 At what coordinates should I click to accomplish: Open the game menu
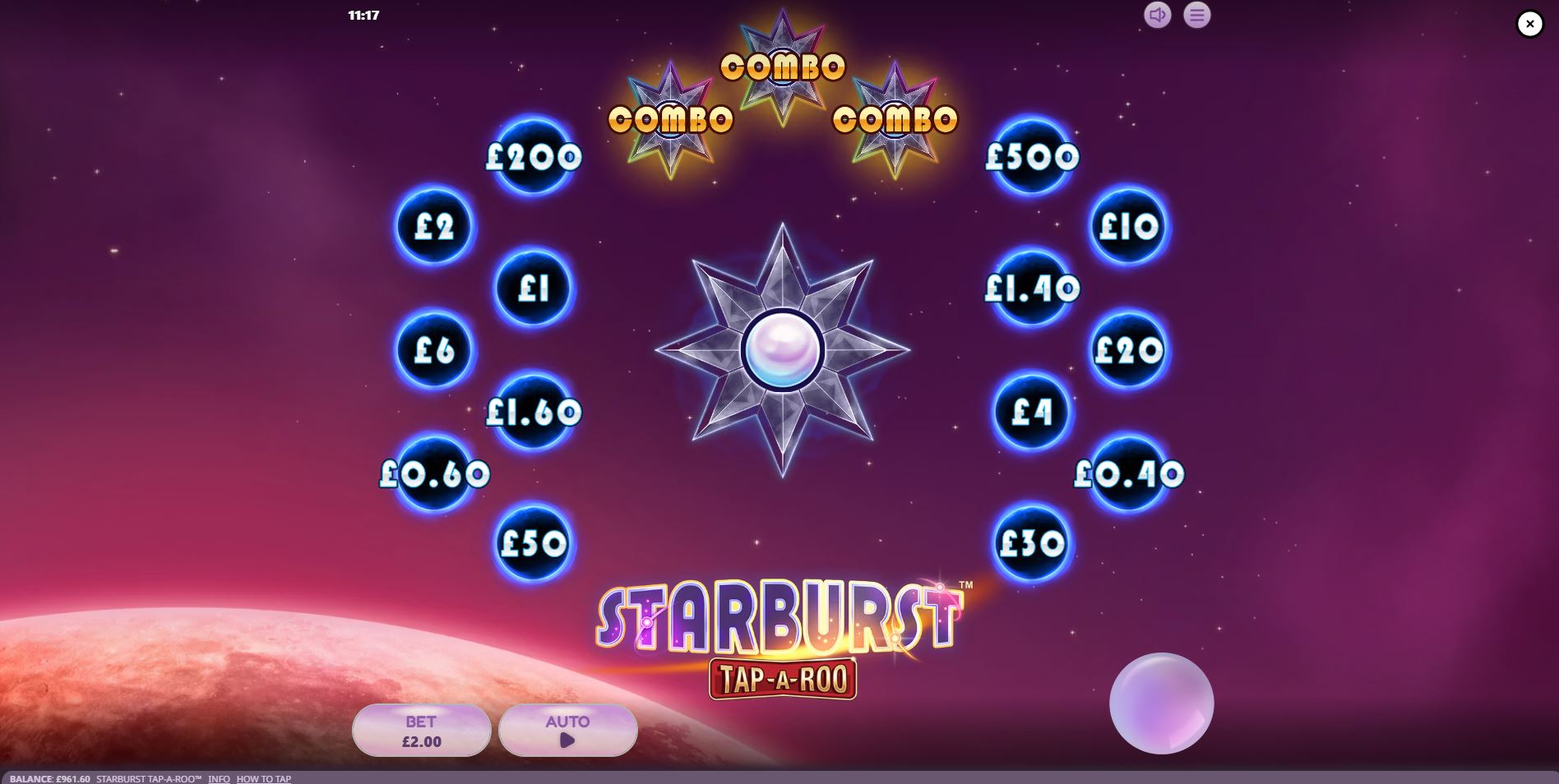(x=1197, y=15)
